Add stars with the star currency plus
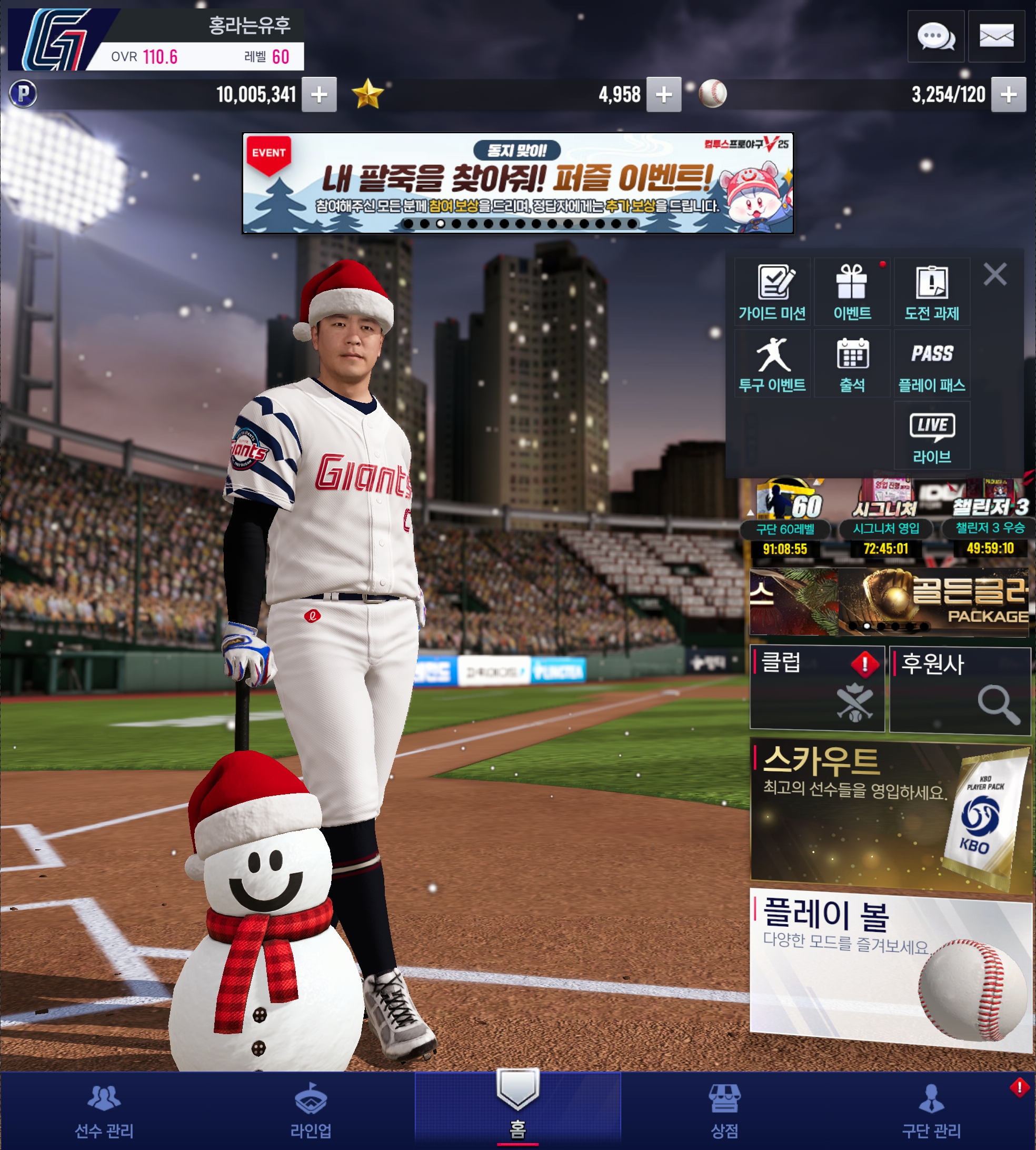 pos(664,94)
